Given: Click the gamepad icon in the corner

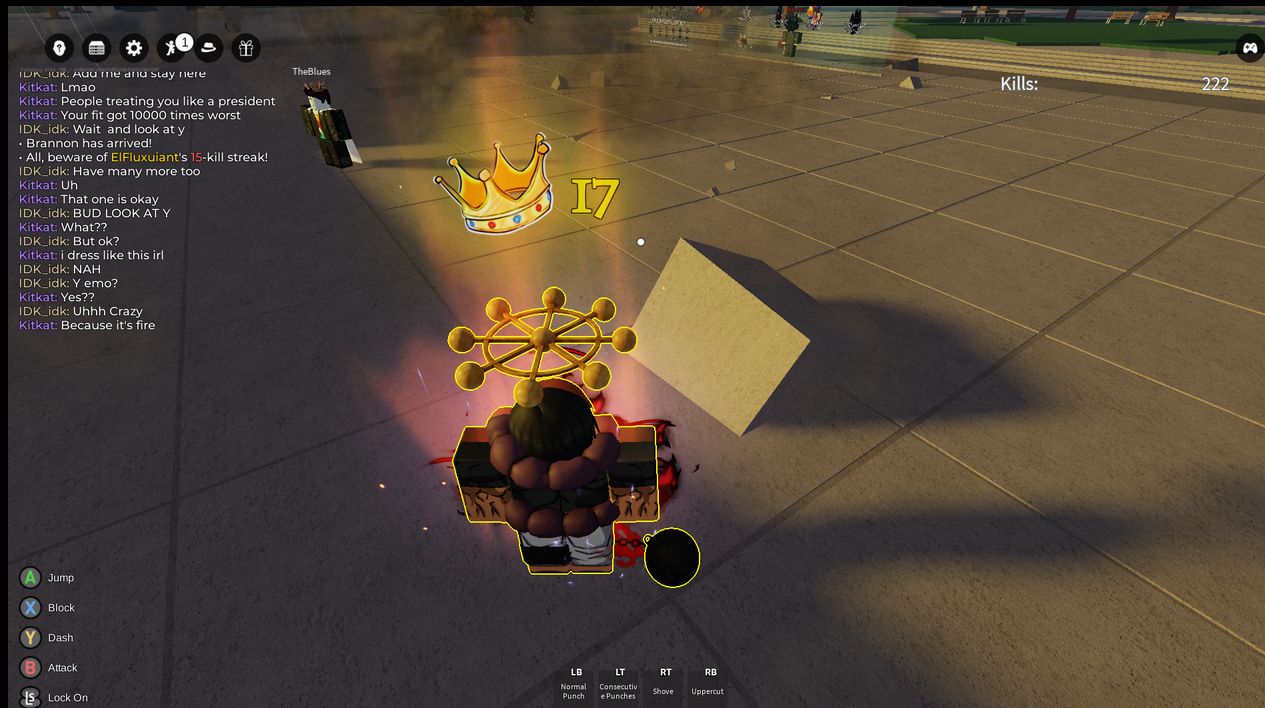Looking at the screenshot, I should (1250, 48).
